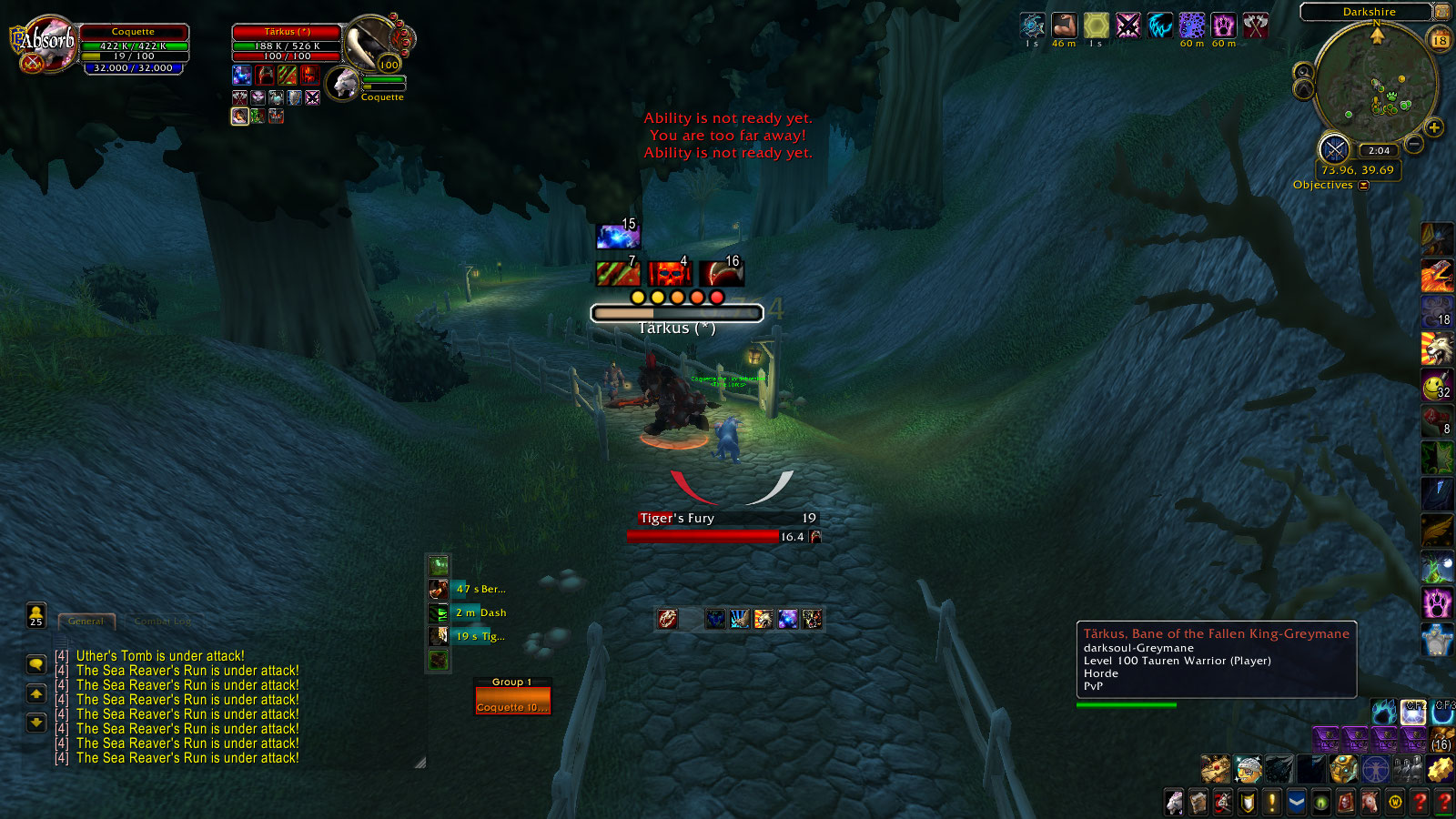This screenshot has width=1456, height=819.
Task: Click the Darkshire minimap
Action: 1375,85
